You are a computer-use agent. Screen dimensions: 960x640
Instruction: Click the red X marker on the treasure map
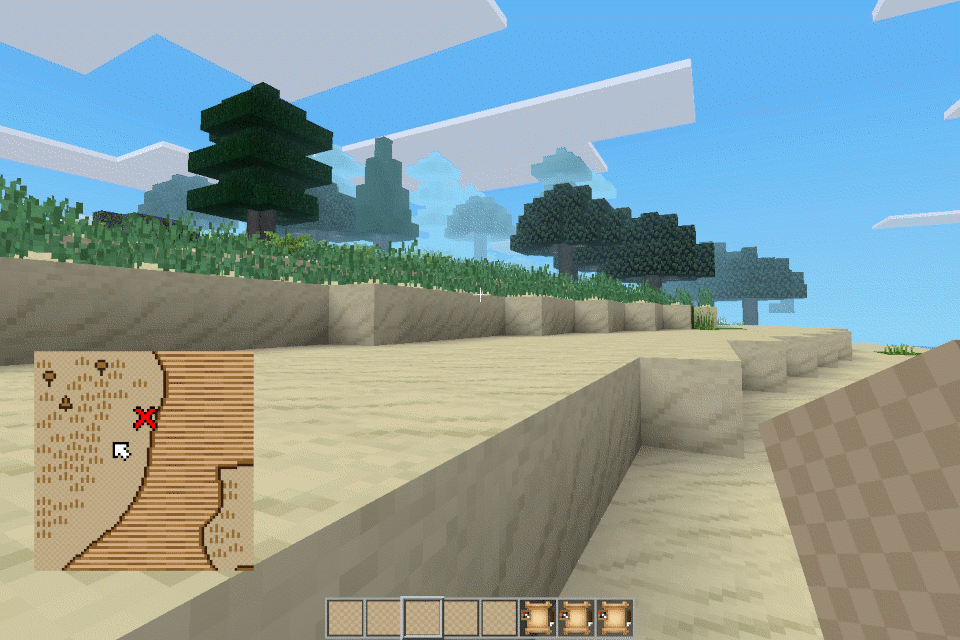pos(146,417)
